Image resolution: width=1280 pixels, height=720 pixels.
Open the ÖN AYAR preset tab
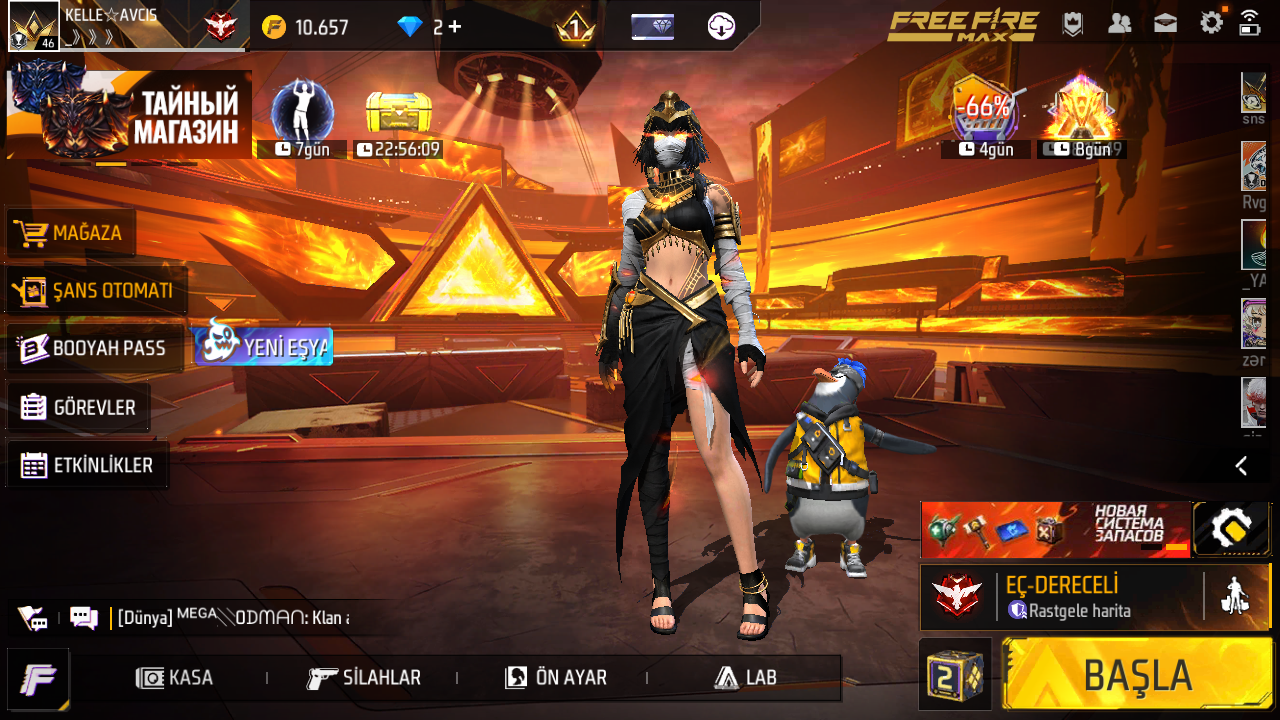[x=556, y=677]
